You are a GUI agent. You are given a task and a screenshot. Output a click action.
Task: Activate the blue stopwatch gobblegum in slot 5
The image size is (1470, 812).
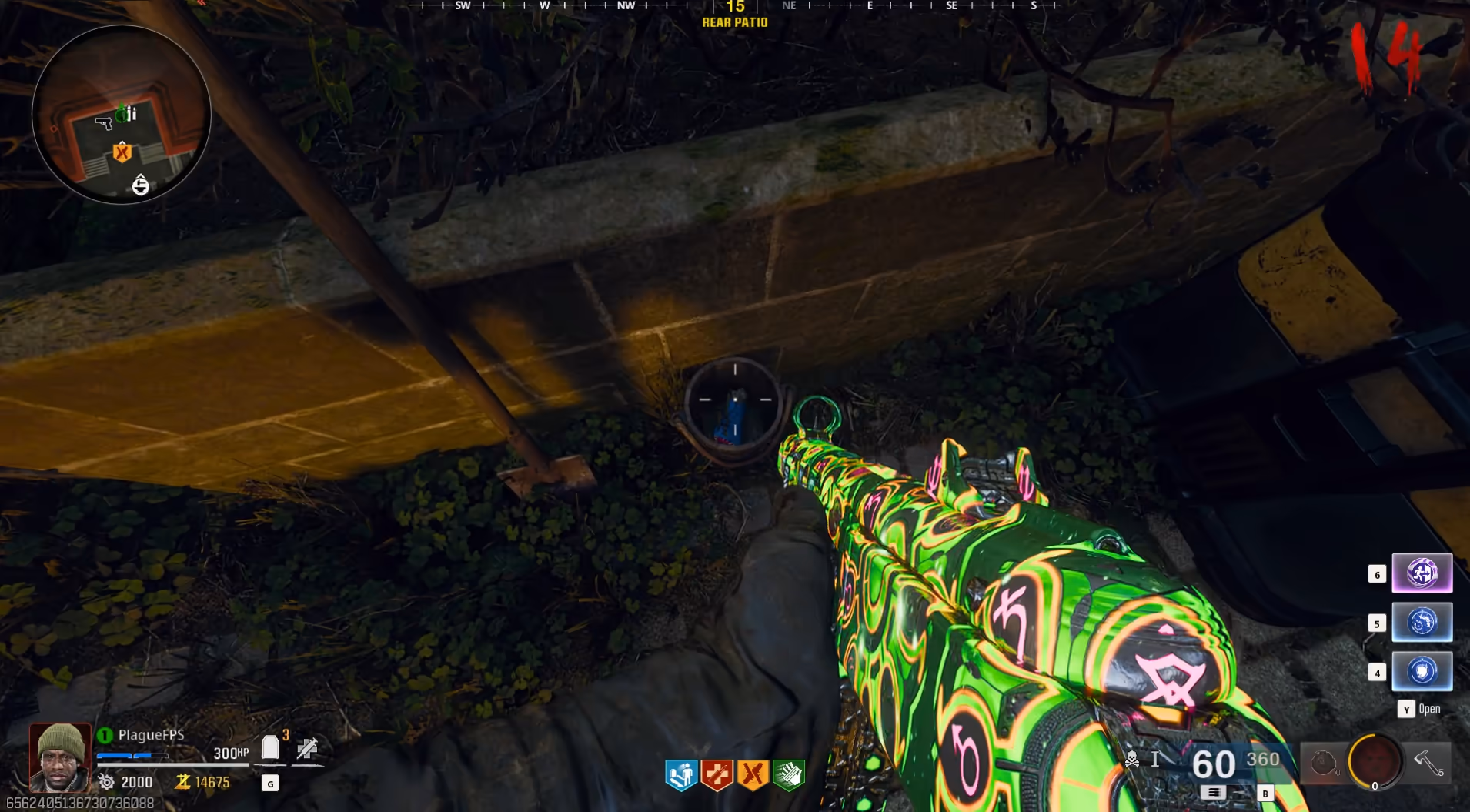coord(1422,622)
